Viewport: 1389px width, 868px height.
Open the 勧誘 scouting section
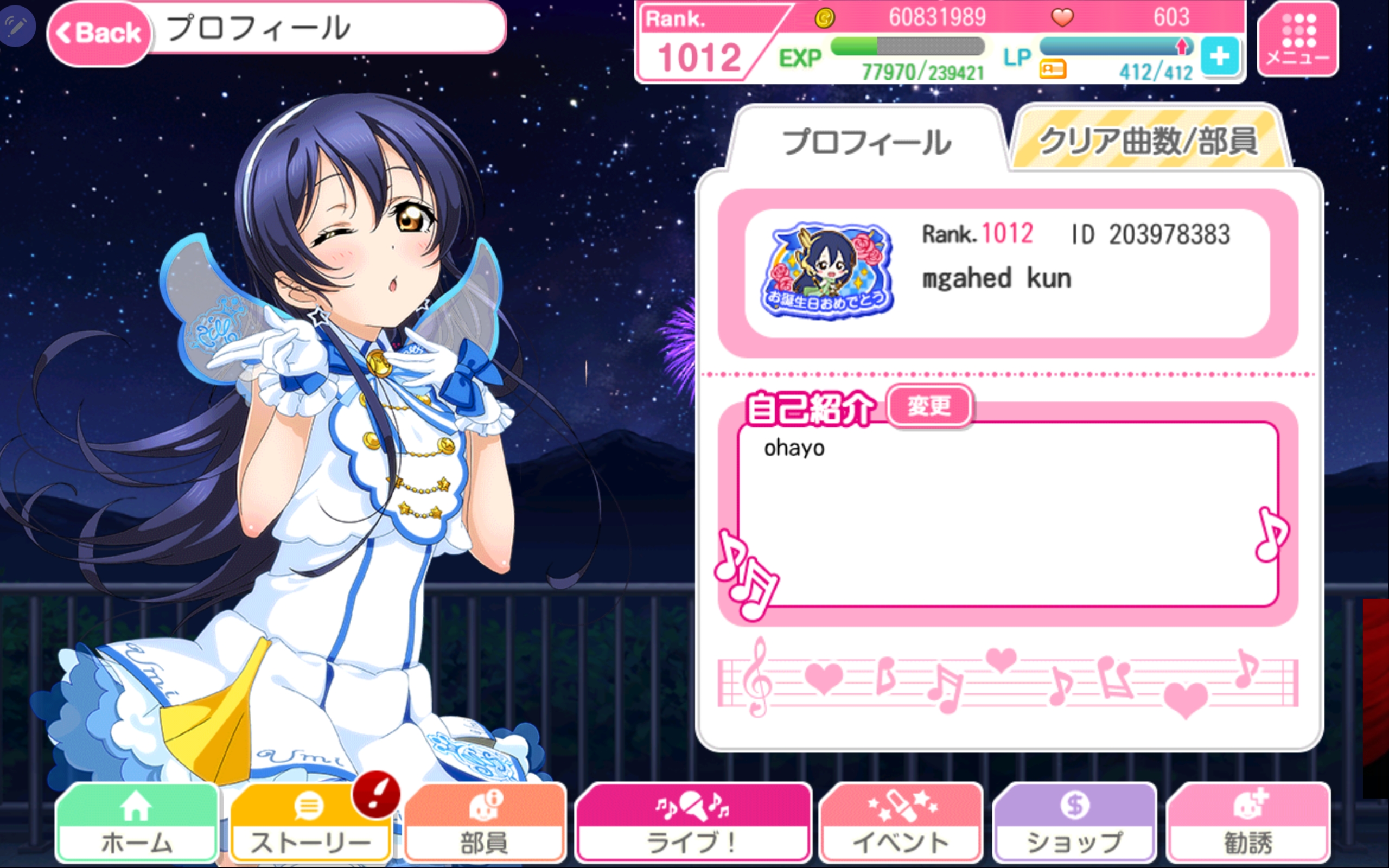1248,823
